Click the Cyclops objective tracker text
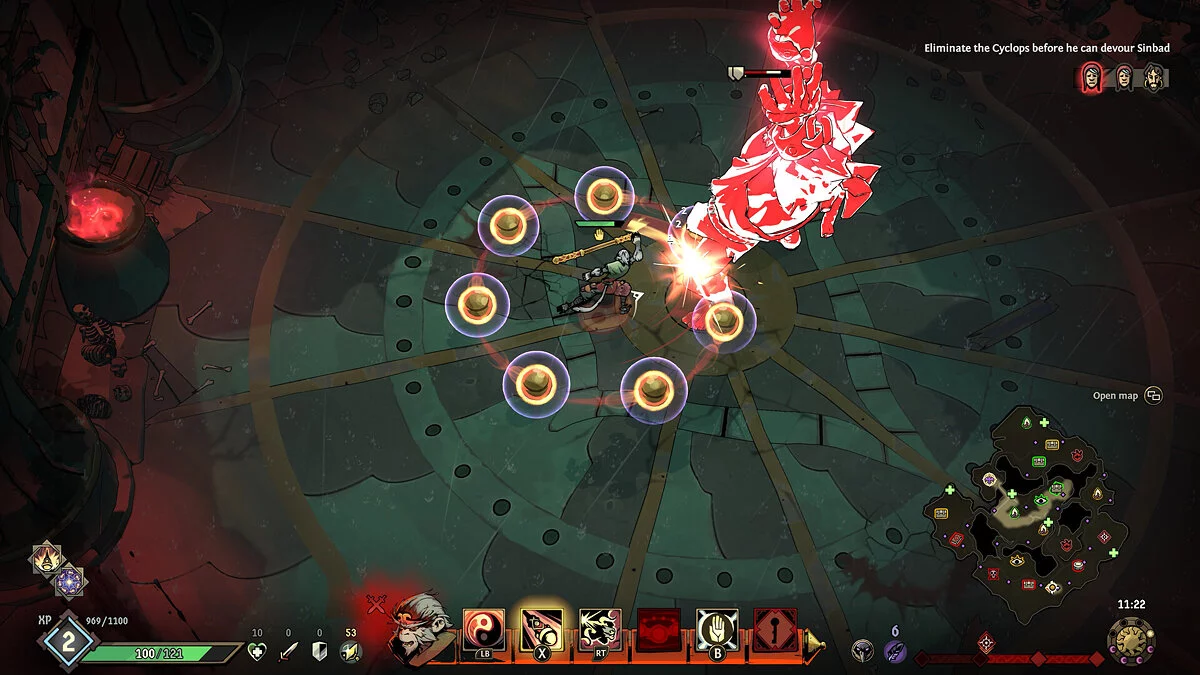This screenshot has height=675, width=1200. coord(1047,47)
